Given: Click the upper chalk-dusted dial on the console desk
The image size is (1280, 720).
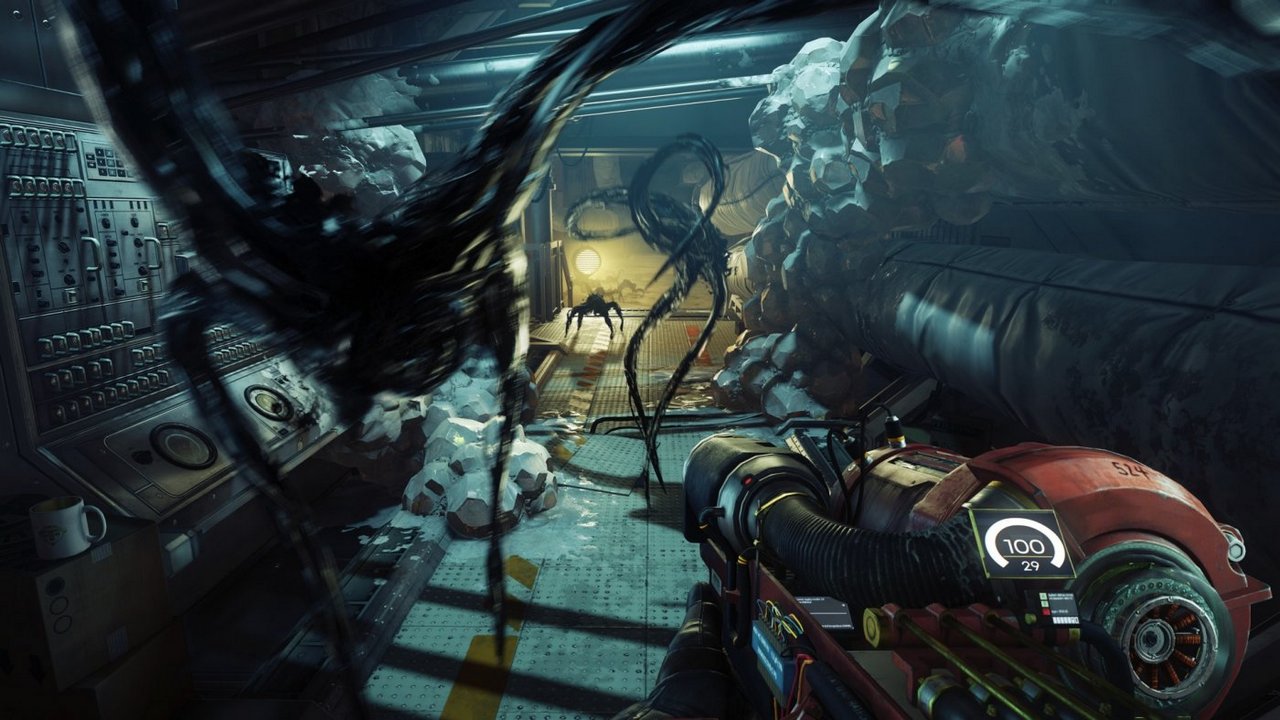Looking at the screenshot, I should pyautogui.click(x=270, y=402).
